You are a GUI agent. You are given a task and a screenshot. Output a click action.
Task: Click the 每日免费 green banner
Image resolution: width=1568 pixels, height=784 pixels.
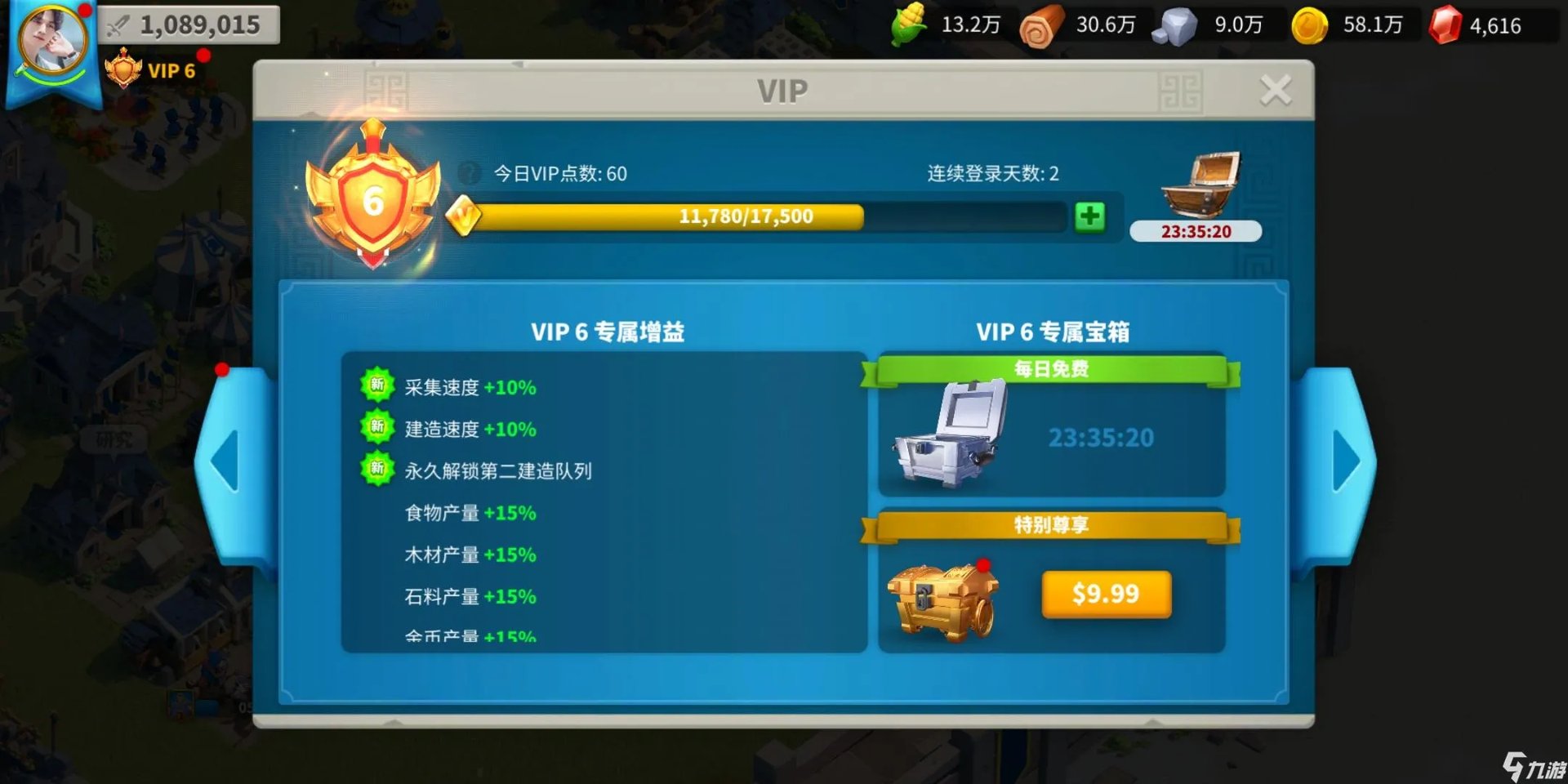1052,369
